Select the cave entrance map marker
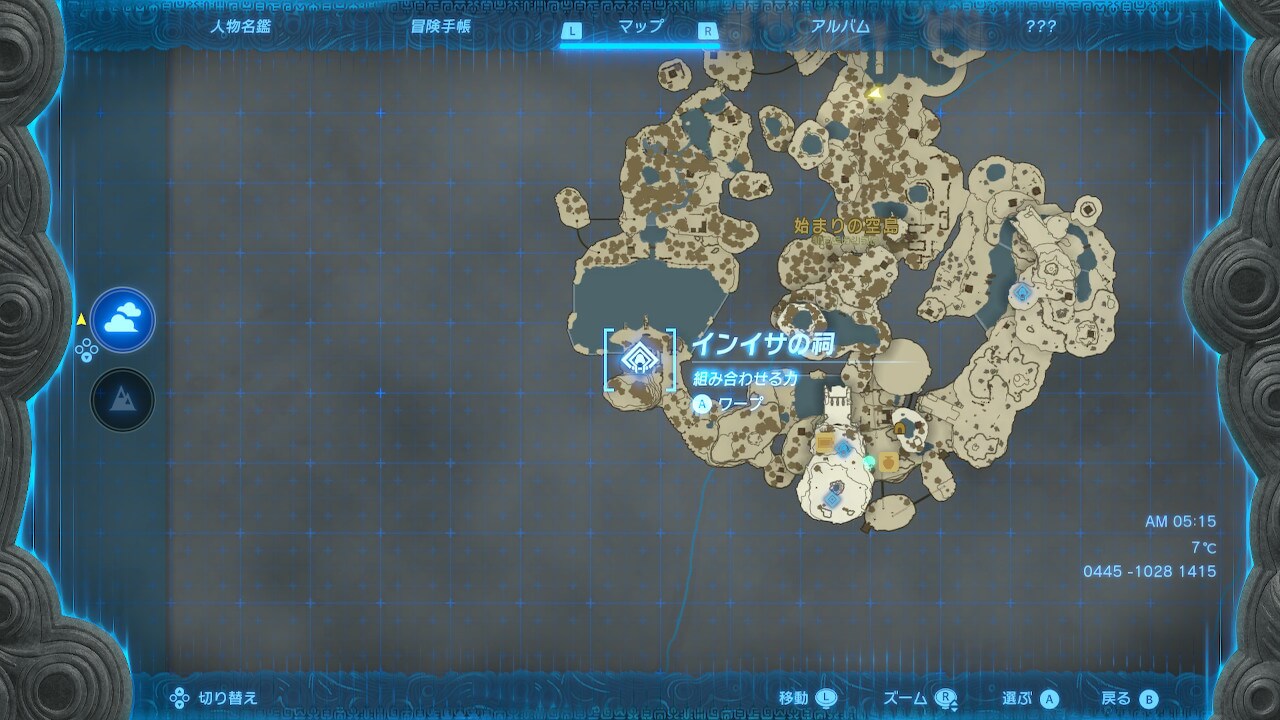 click(900, 429)
